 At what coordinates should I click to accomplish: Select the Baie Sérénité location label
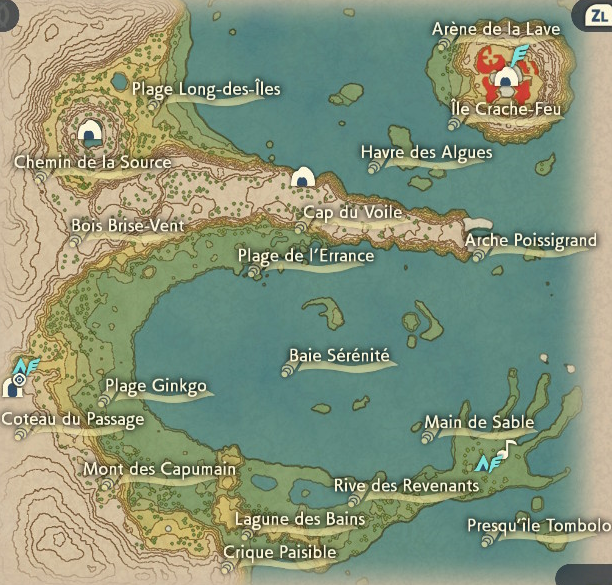tap(339, 355)
